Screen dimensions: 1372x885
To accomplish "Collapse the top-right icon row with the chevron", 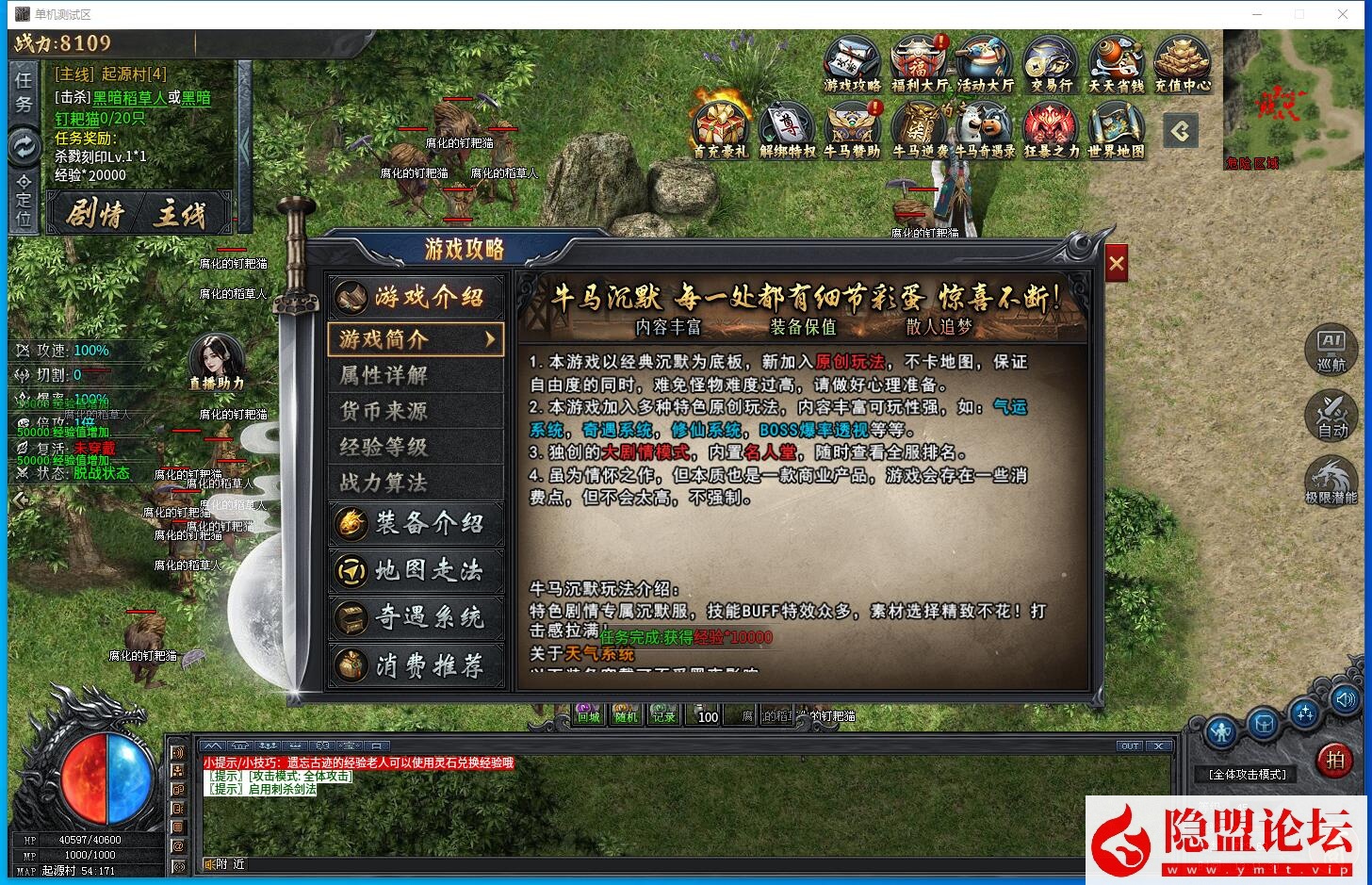I will (x=1181, y=132).
